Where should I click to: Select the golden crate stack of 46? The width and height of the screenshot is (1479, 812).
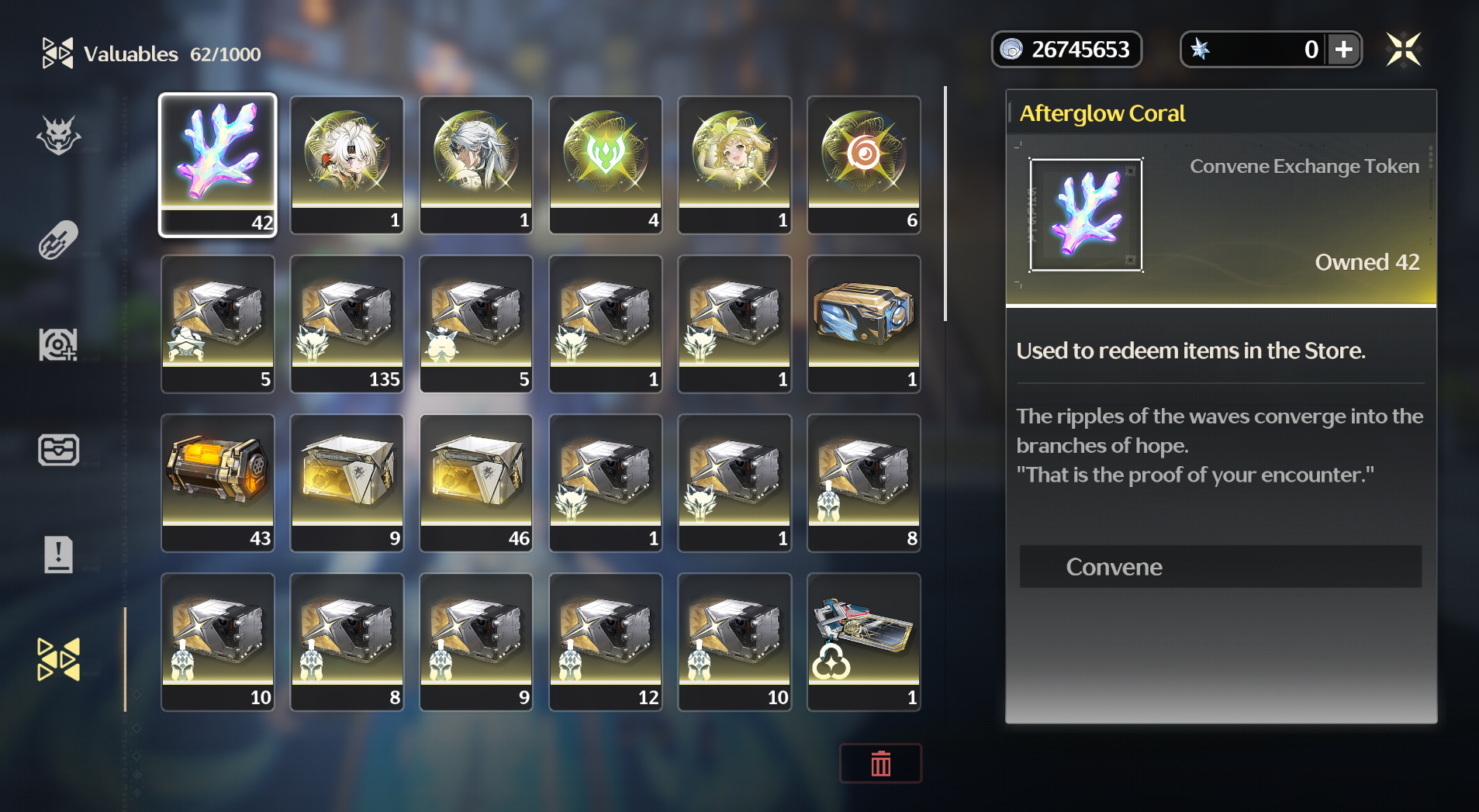(x=476, y=482)
